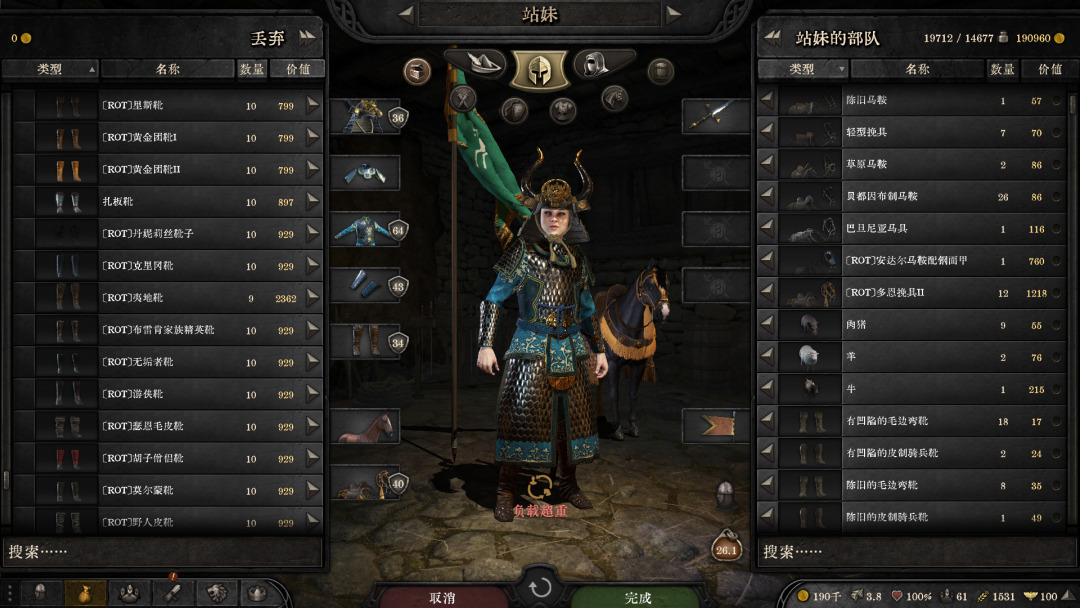Select the equipped banner slot

point(716,426)
